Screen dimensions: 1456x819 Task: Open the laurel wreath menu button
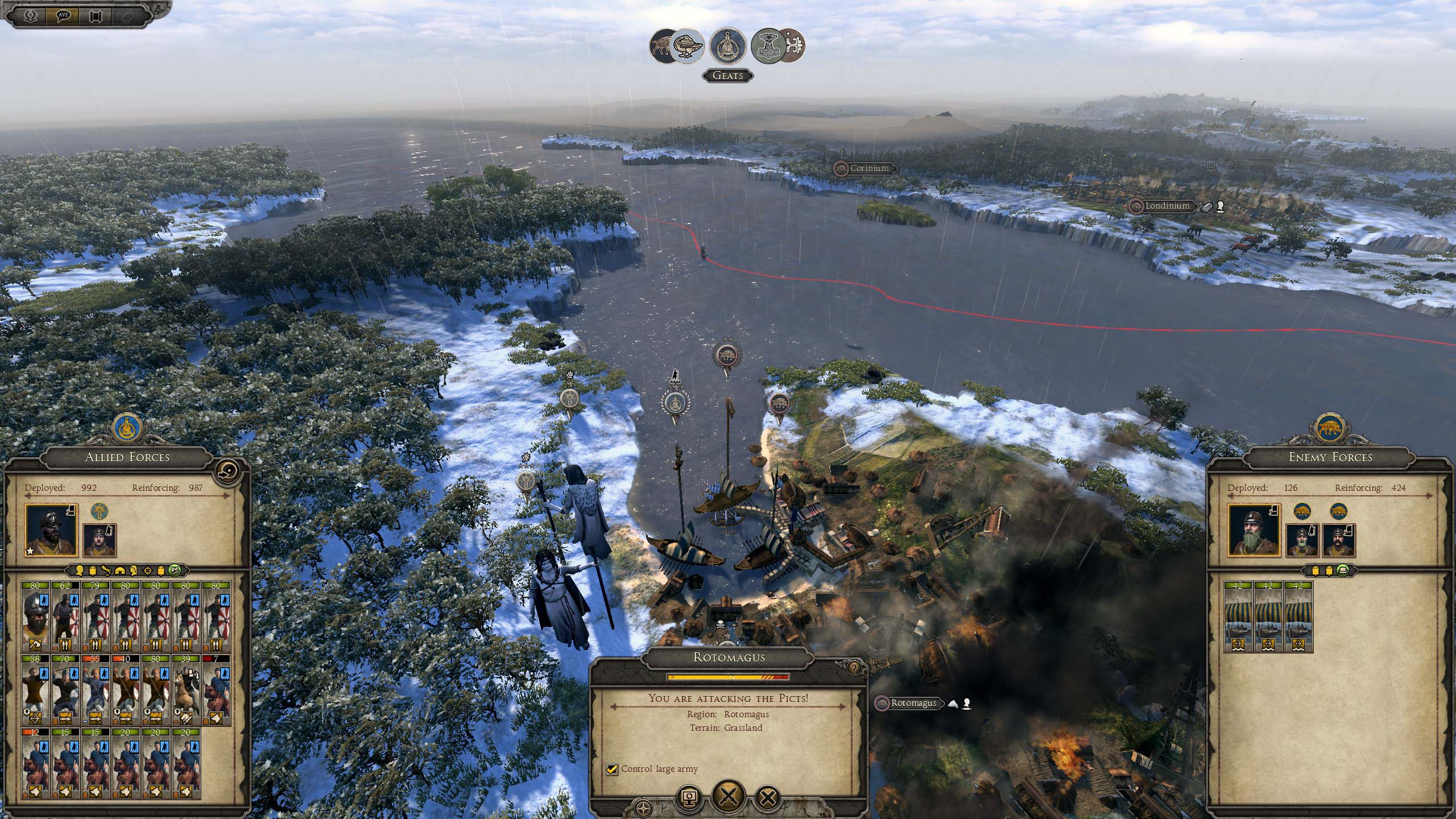click(31, 15)
